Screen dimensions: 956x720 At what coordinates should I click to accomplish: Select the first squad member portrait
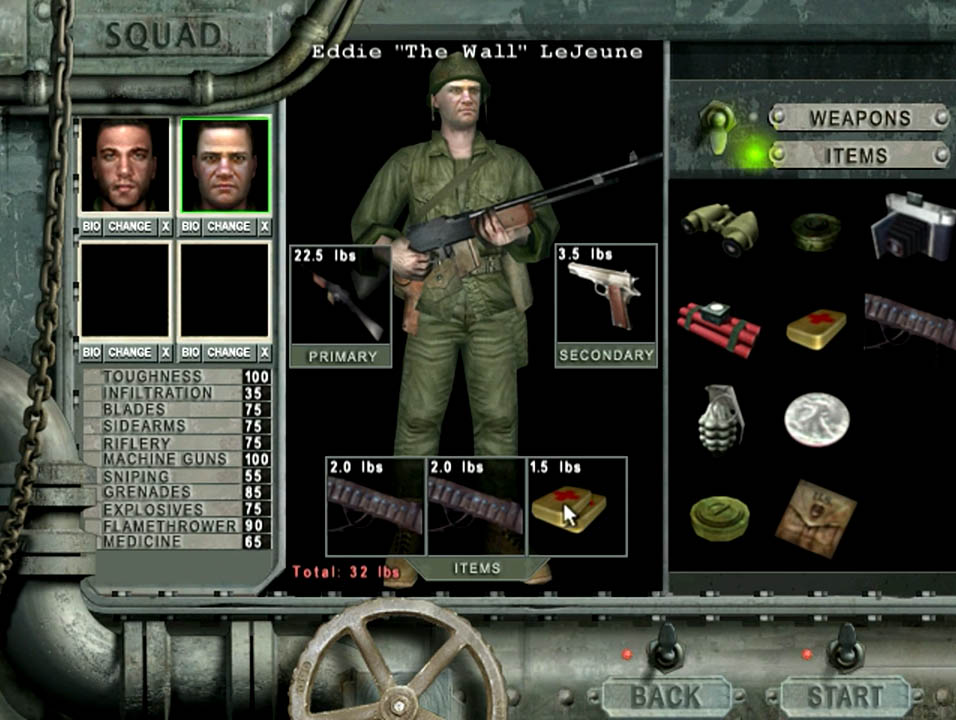click(x=125, y=166)
